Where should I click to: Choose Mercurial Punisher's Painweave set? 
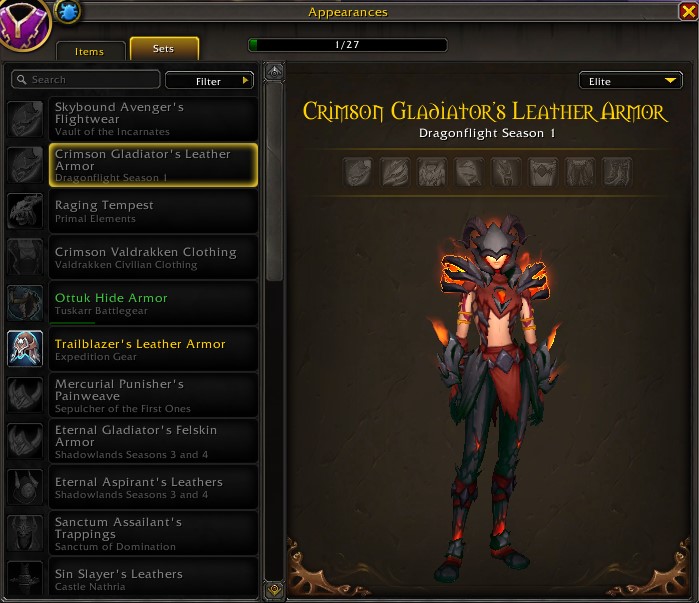click(x=152, y=395)
